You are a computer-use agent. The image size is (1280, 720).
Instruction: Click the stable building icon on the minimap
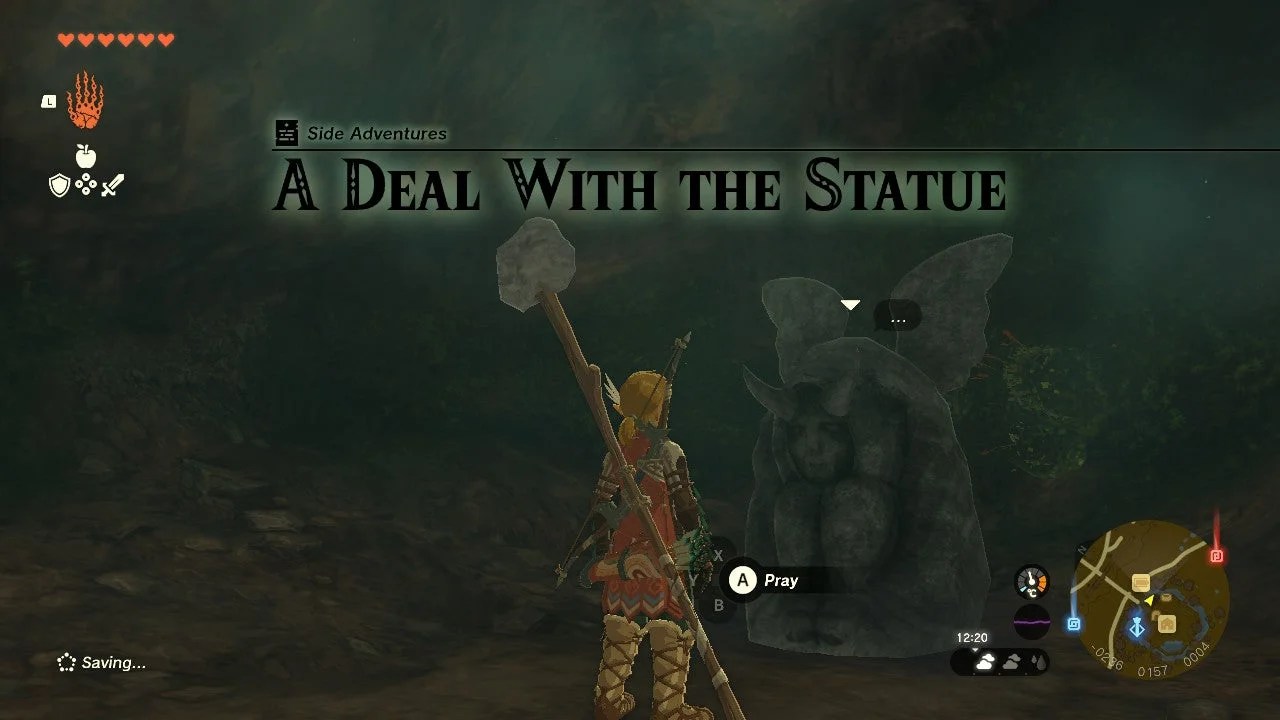pos(1166,624)
